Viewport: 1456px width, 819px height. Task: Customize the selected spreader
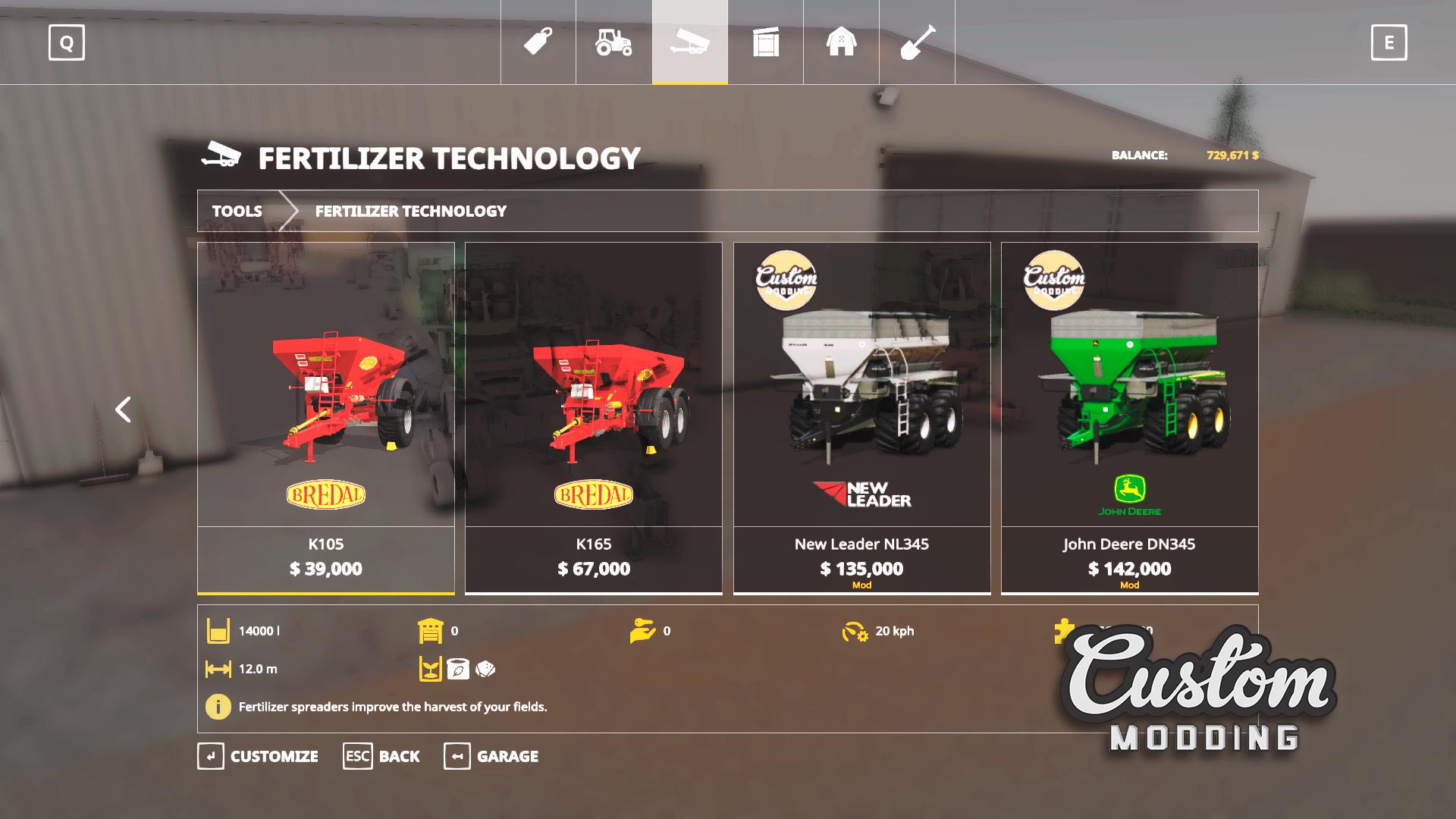(258, 756)
